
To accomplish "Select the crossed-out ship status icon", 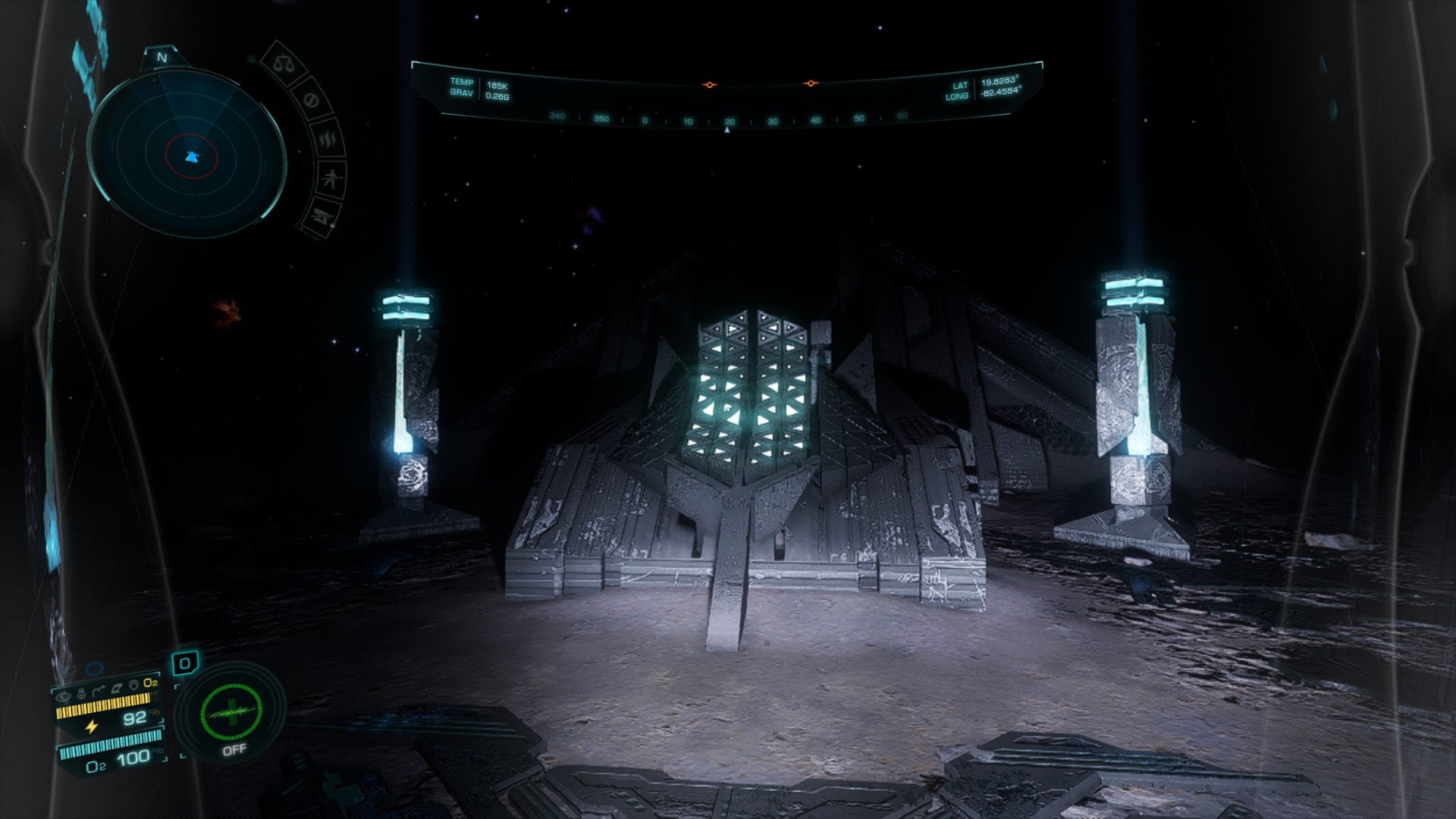I will click(324, 216).
